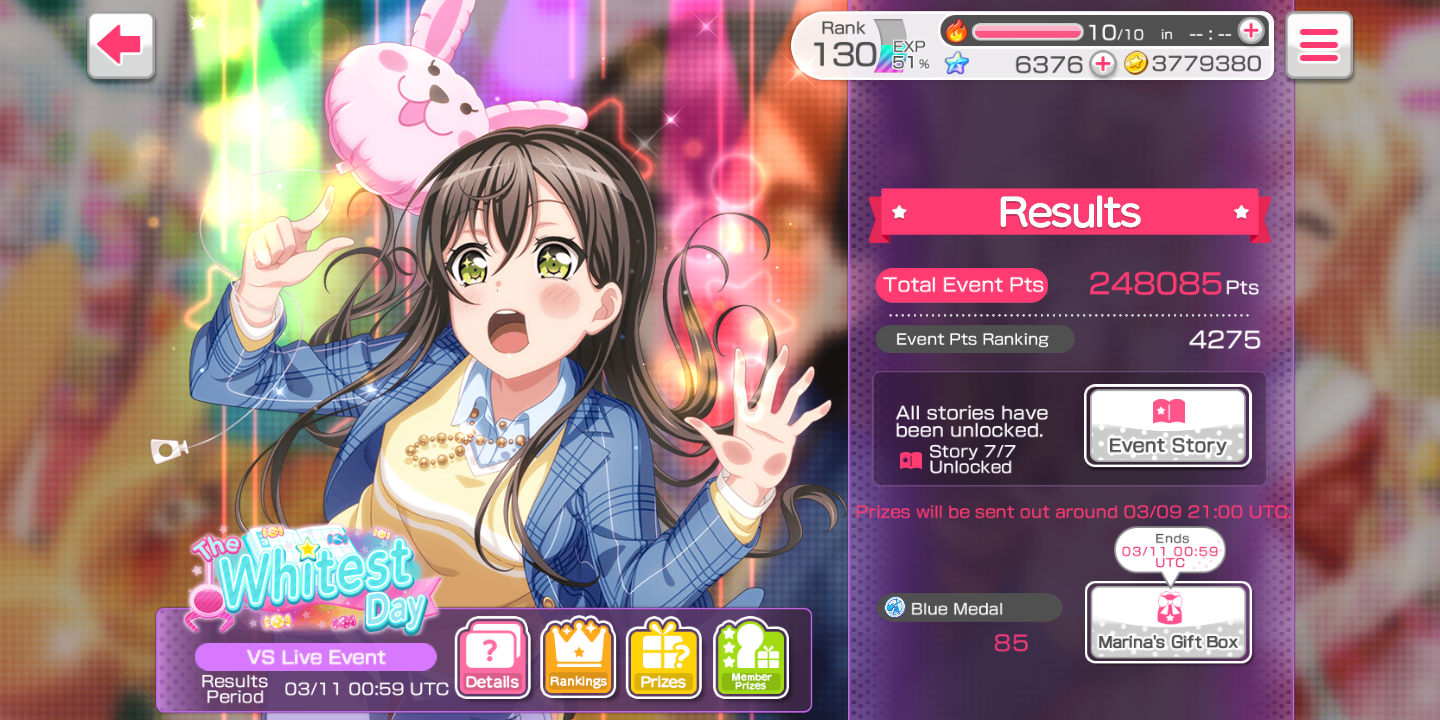The height and width of the screenshot is (720, 1440).
Task: Open the Event Story
Action: tap(1167, 426)
